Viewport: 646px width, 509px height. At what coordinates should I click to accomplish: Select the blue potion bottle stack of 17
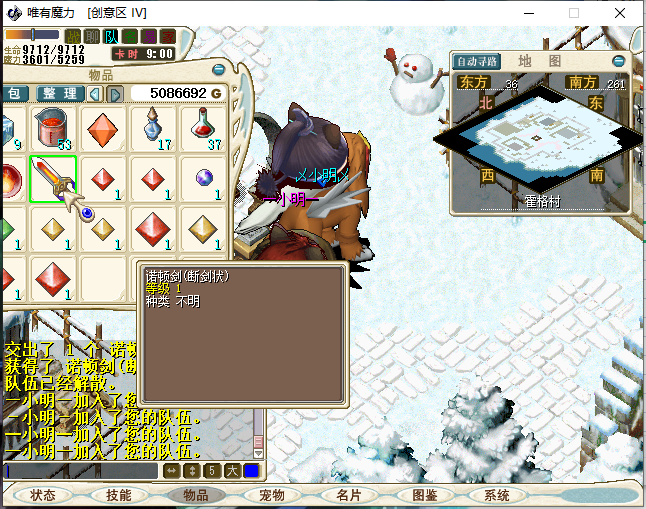(153, 129)
